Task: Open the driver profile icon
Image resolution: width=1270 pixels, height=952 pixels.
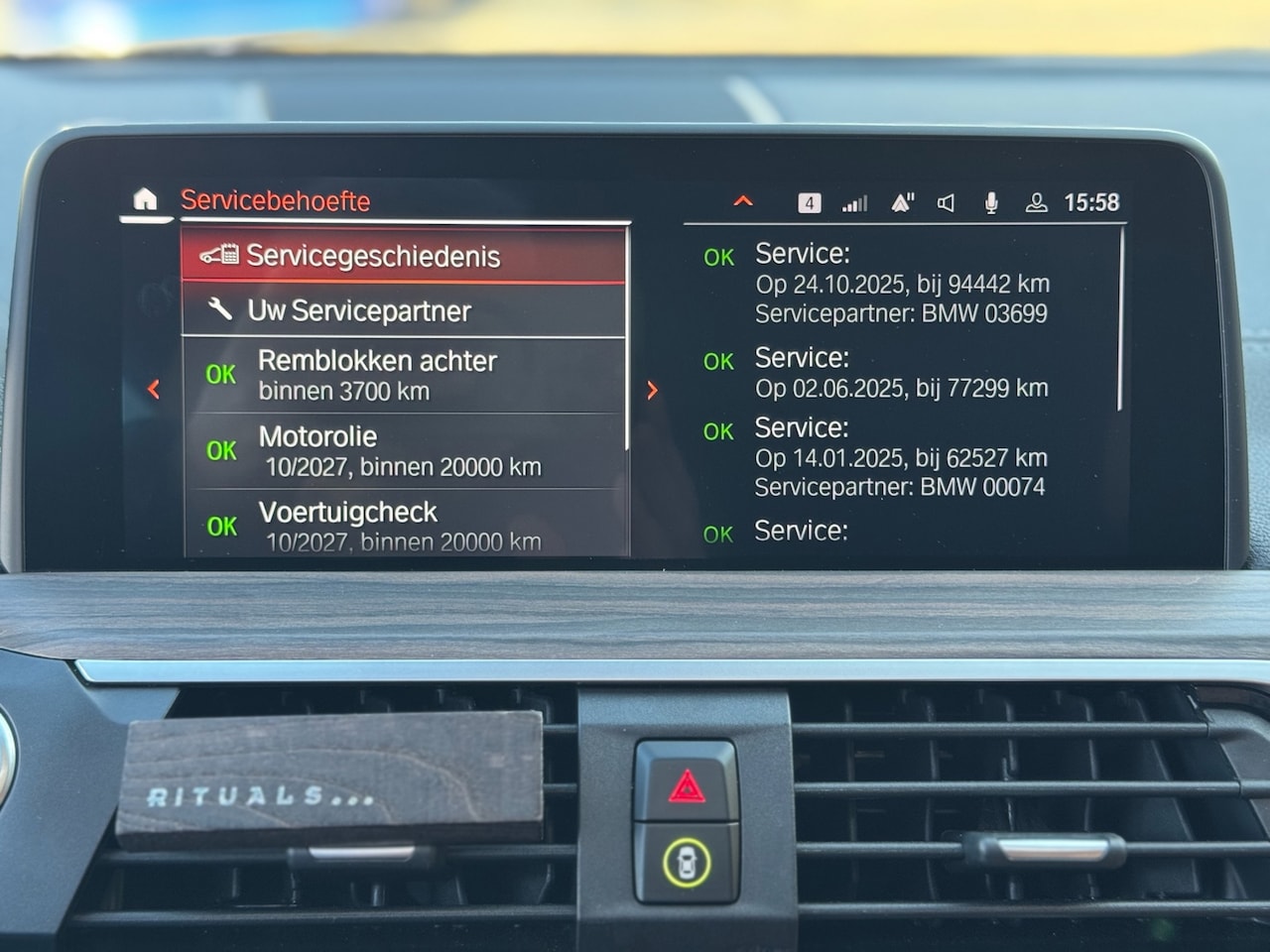Action: (x=1036, y=203)
